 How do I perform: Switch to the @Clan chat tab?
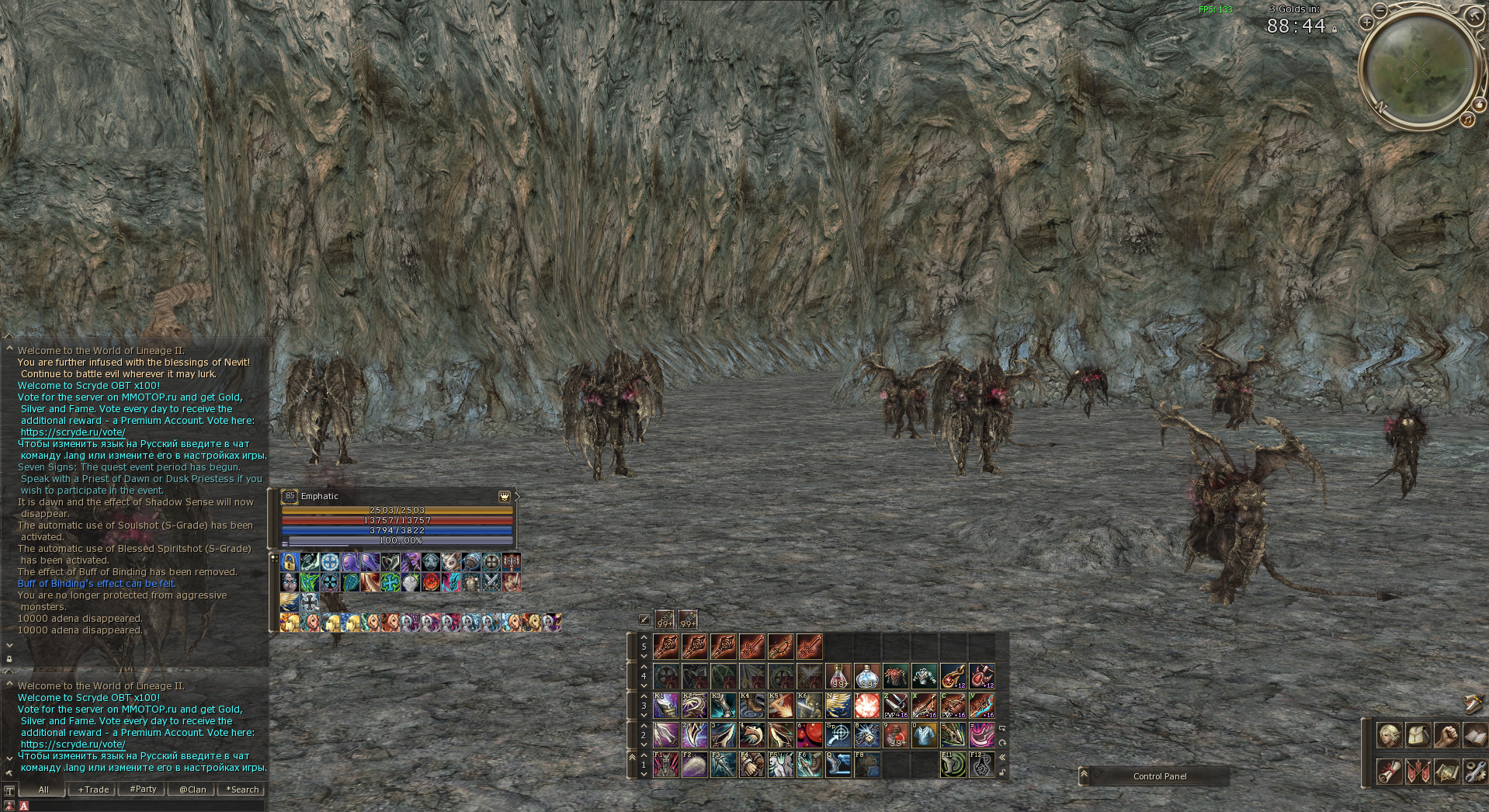[x=193, y=789]
